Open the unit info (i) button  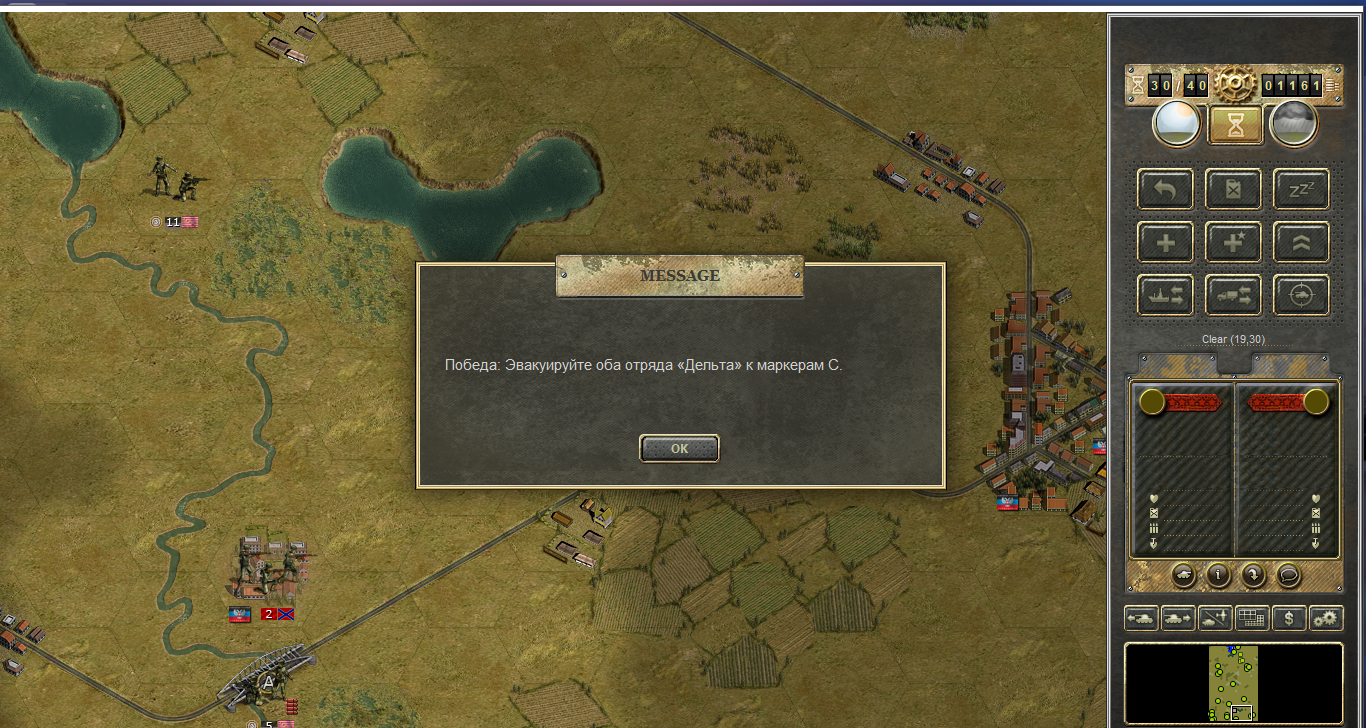pyautogui.click(x=1217, y=575)
